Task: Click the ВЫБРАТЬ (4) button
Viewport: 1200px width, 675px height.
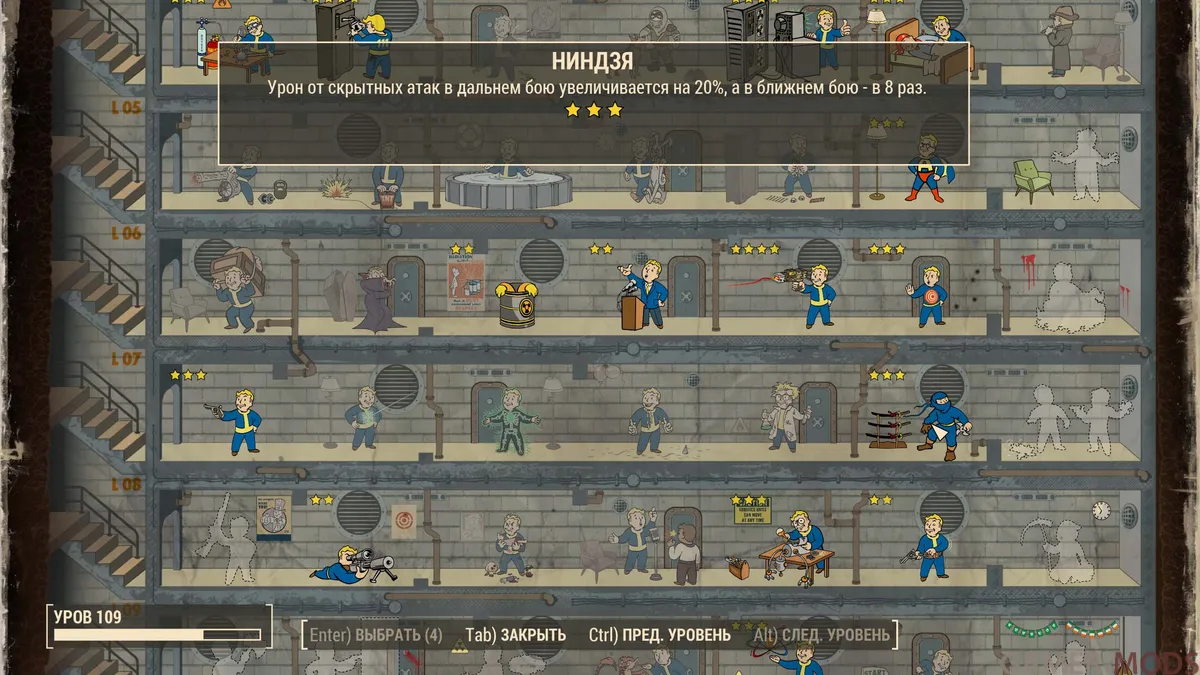Action: click(x=376, y=635)
